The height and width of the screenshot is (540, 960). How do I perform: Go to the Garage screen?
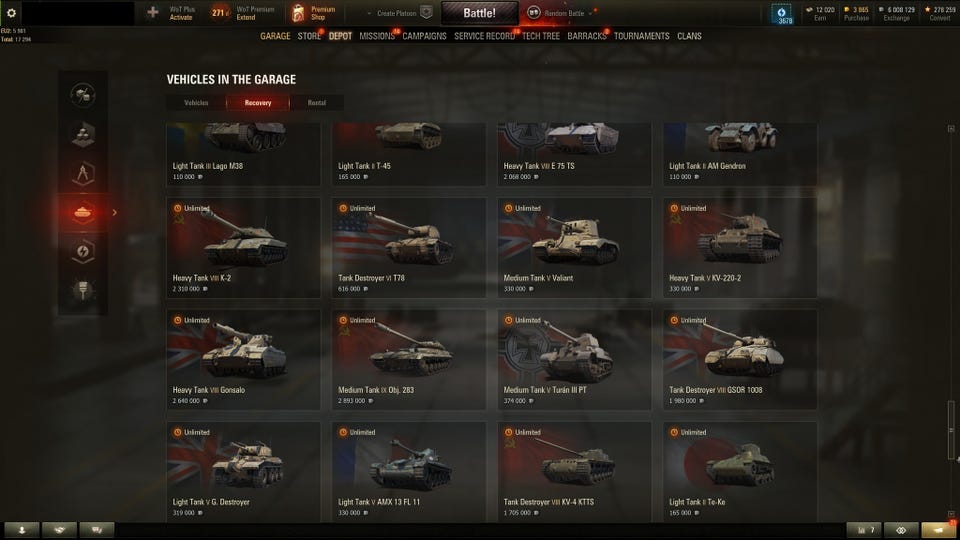(x=275, y=36)
